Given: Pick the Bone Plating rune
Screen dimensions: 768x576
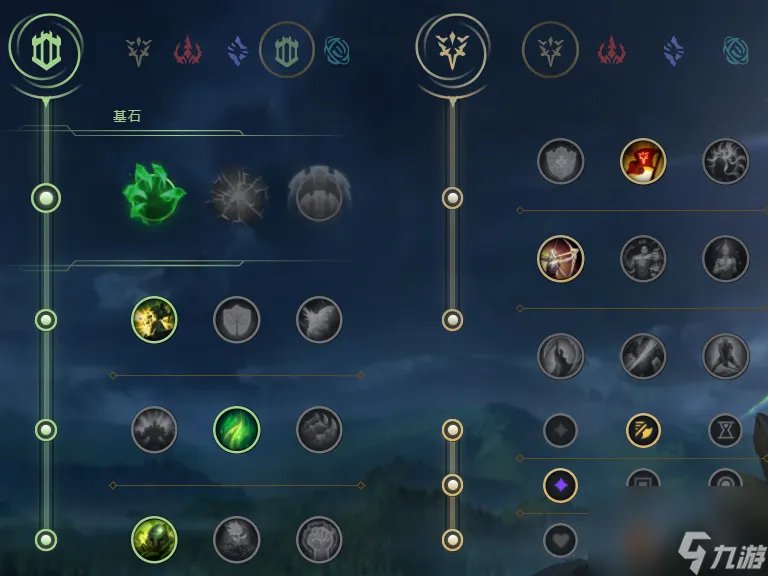Looking at the screenshot, I should pyautogui.click(x=319, y=430).
